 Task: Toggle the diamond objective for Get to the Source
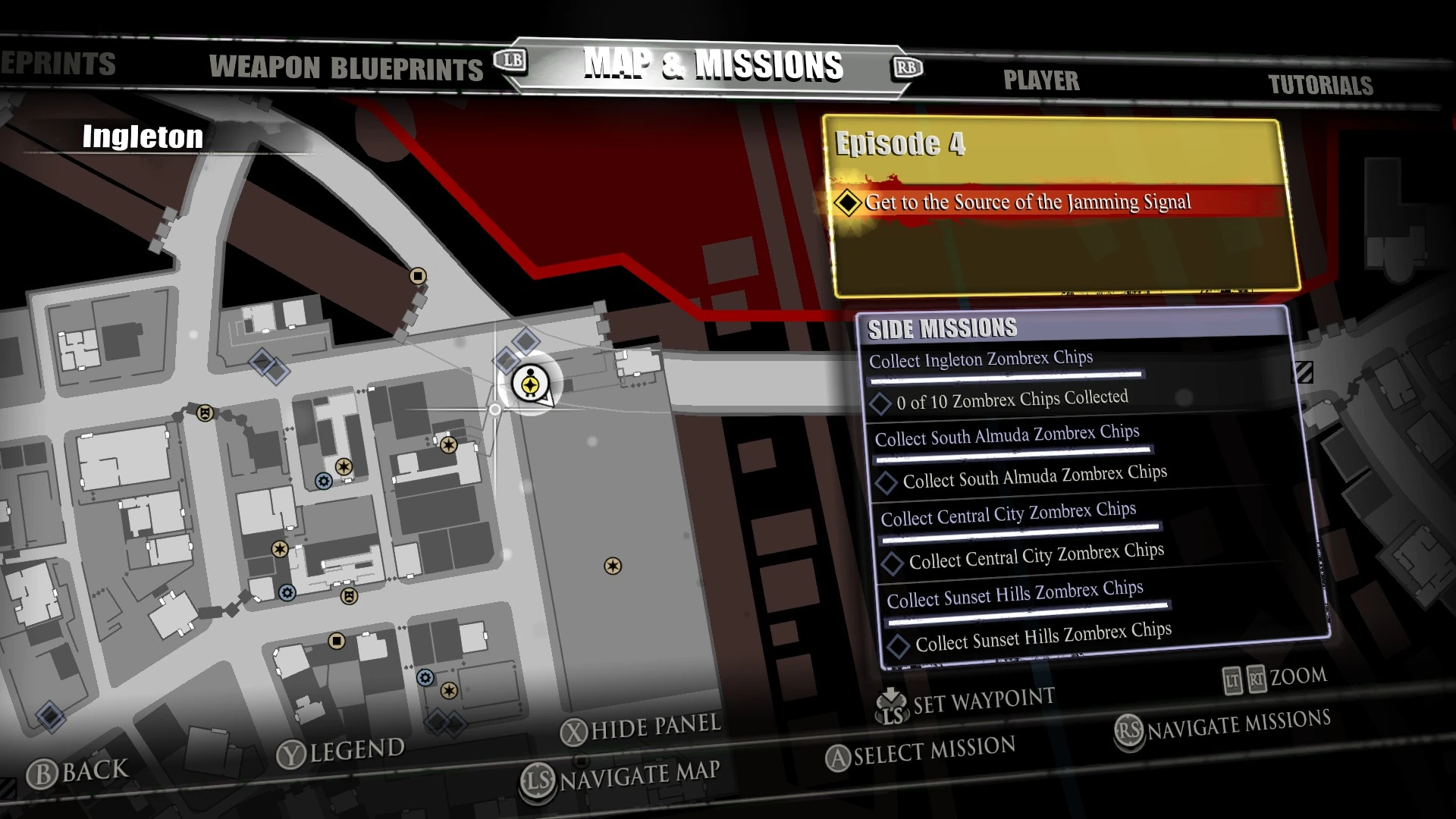click(847, 202)
